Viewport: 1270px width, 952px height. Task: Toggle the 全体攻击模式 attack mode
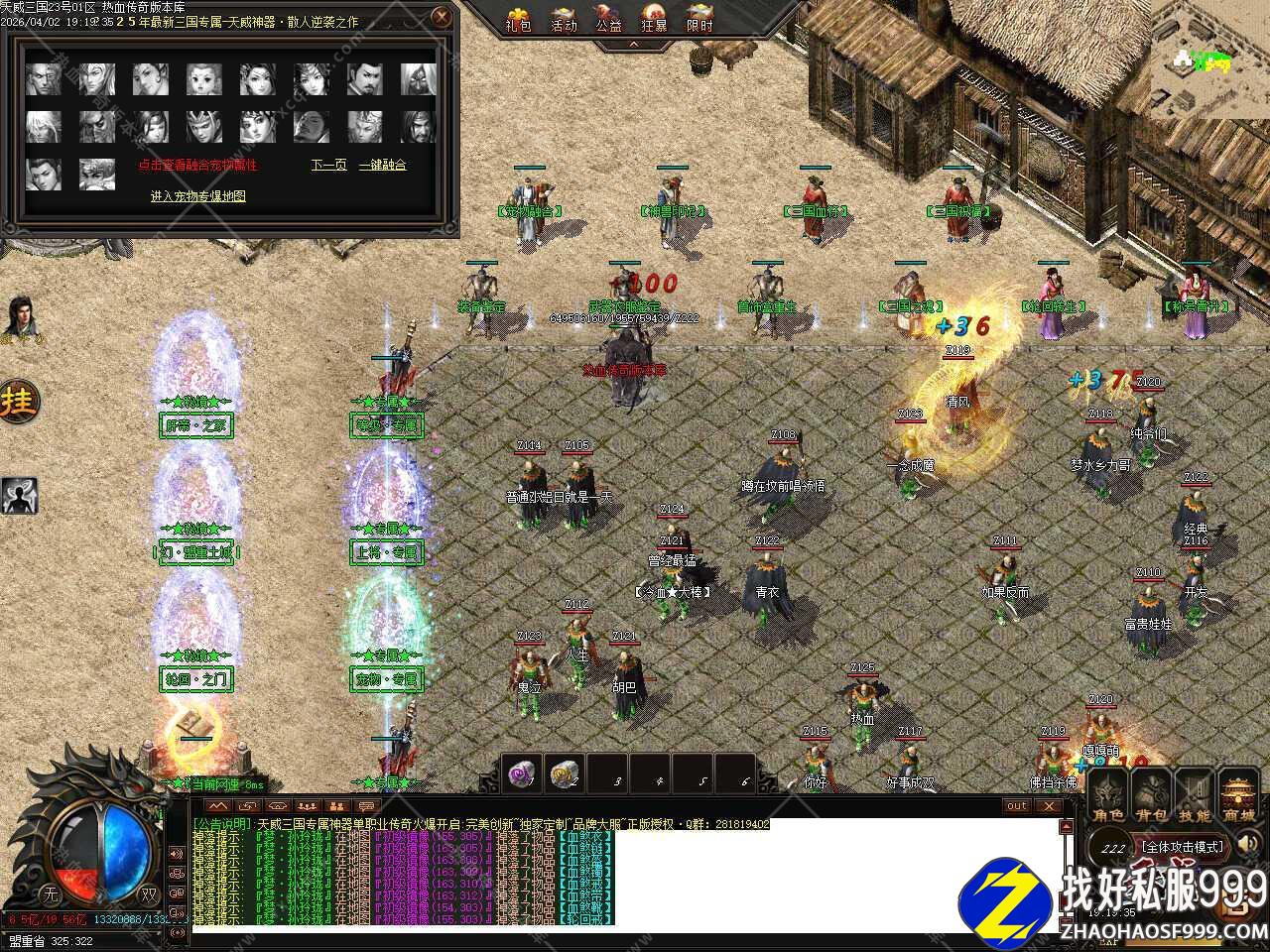[x=1183, y=848]
